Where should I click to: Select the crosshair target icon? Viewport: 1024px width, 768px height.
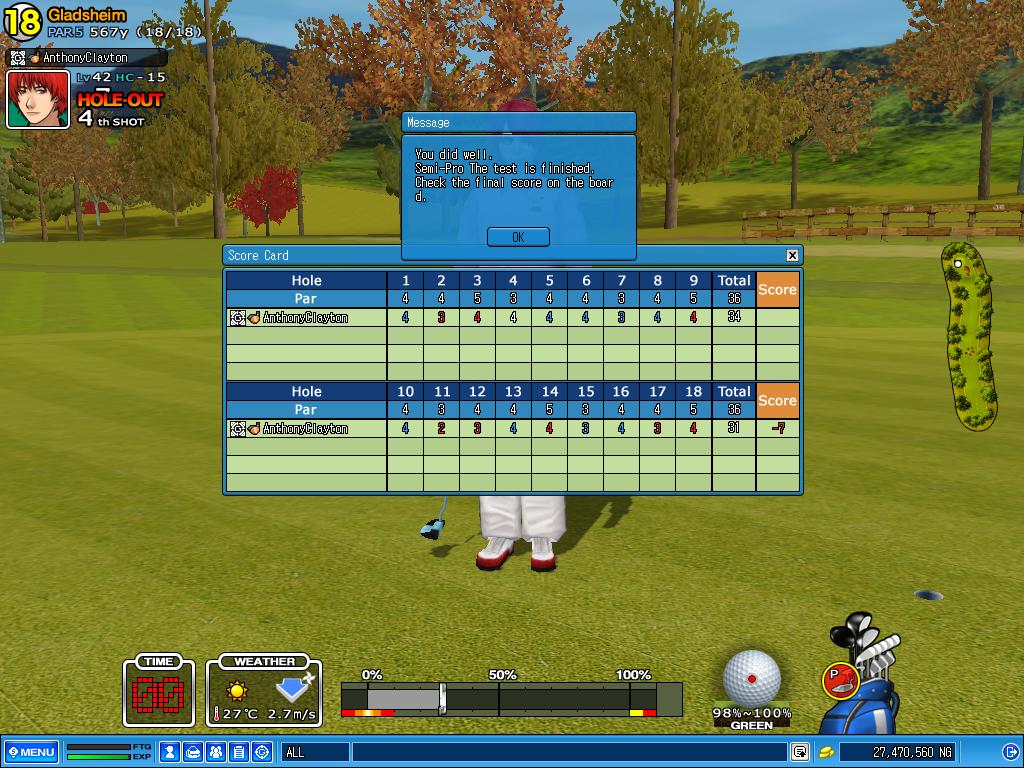pyautogui.click(x=262, y=752)
